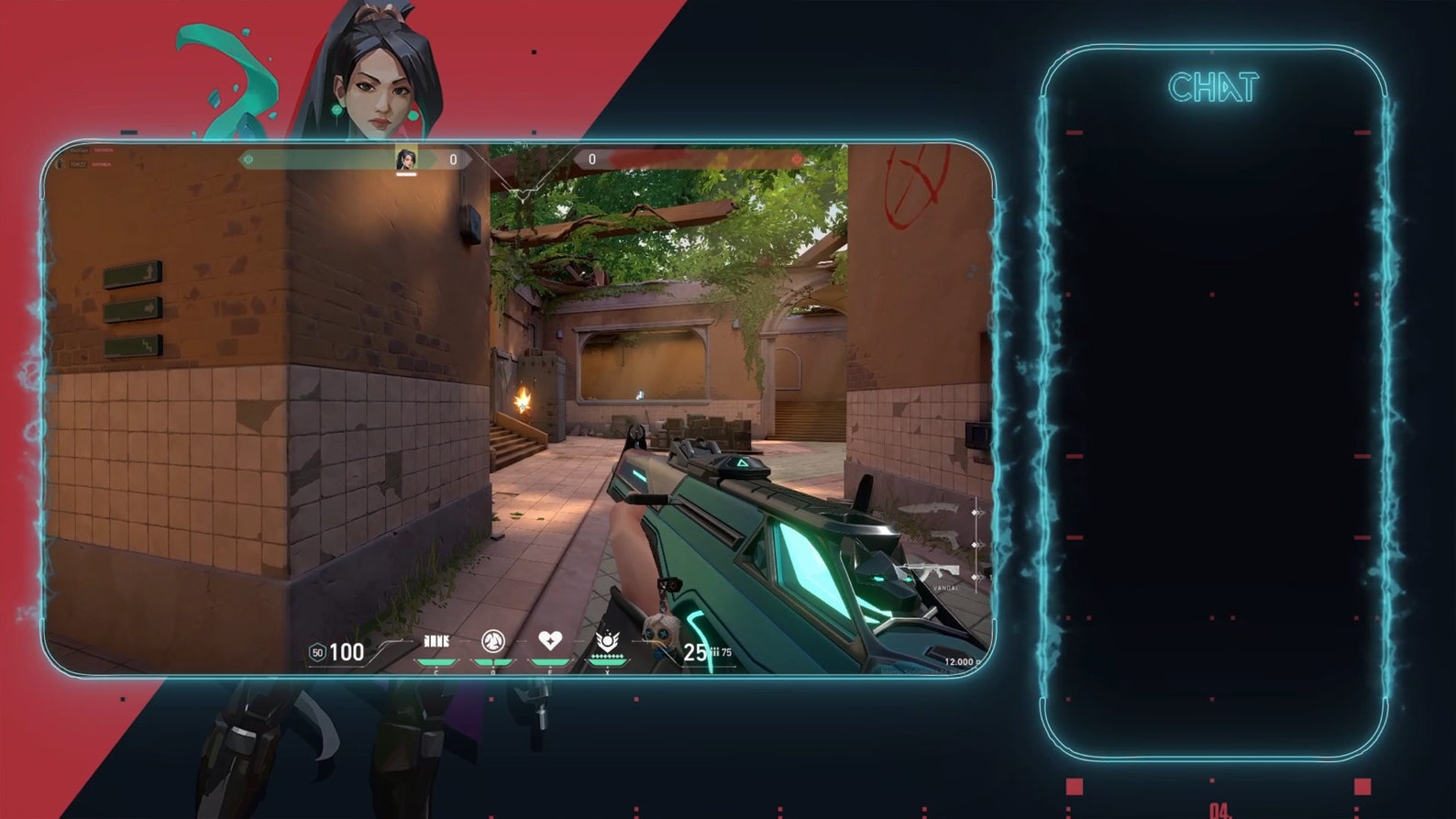
Task: Toggle the E ability charge bar
Action: point(549,661)
